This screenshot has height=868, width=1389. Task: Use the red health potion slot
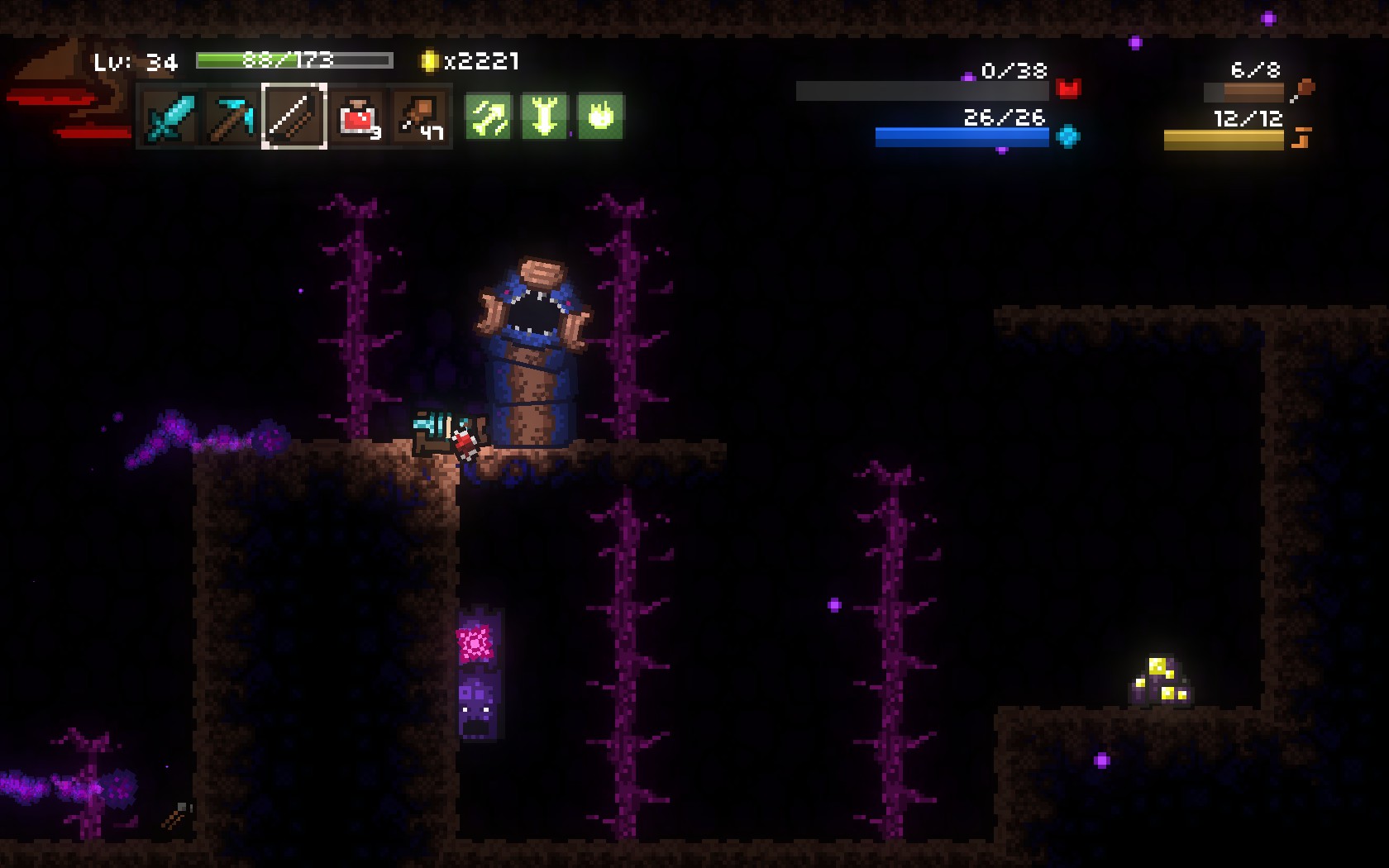tap(358, 117)
